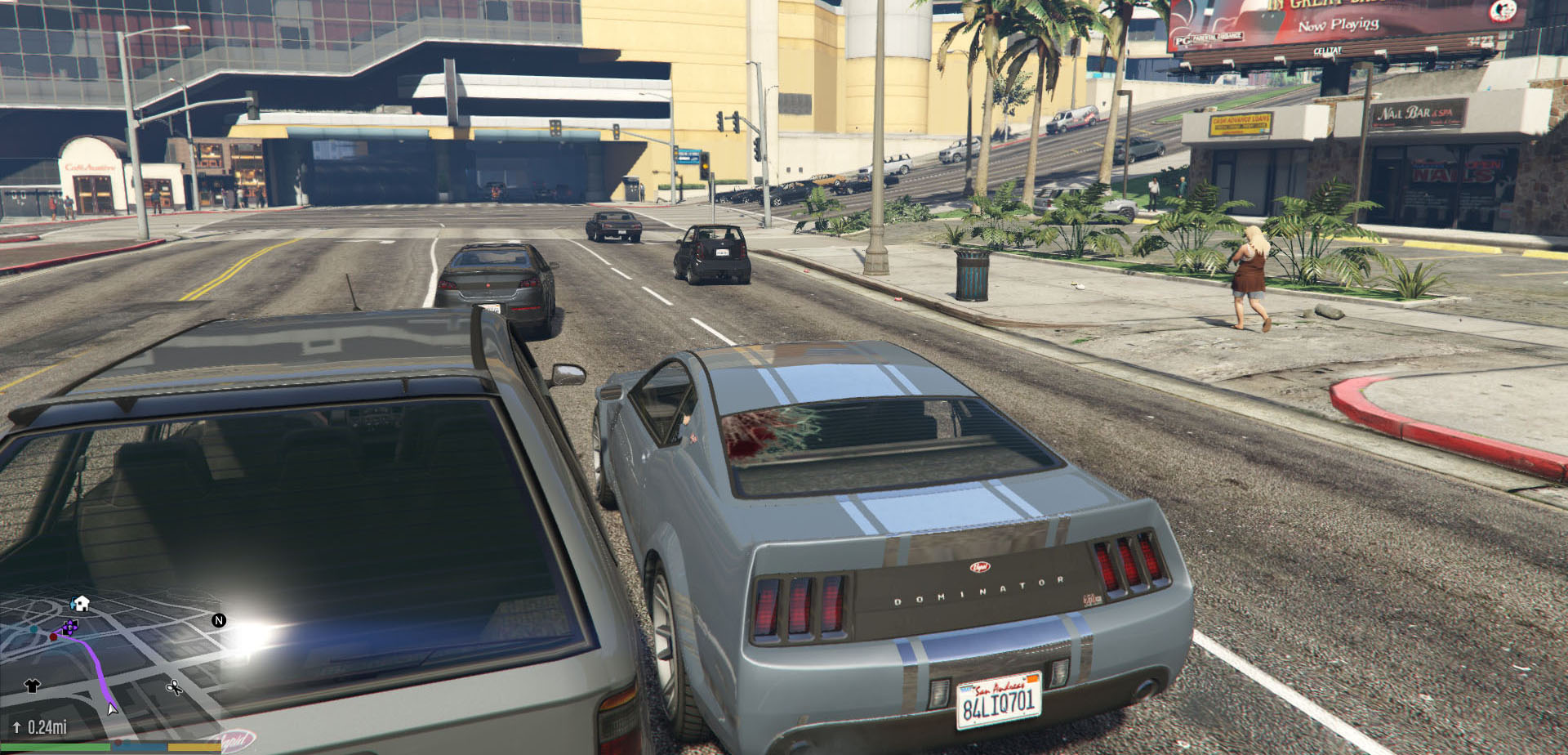Screen dimensions: 1568x755
Task: Click the safehouse marker on the minimap
Action: (x=80, y=604)
